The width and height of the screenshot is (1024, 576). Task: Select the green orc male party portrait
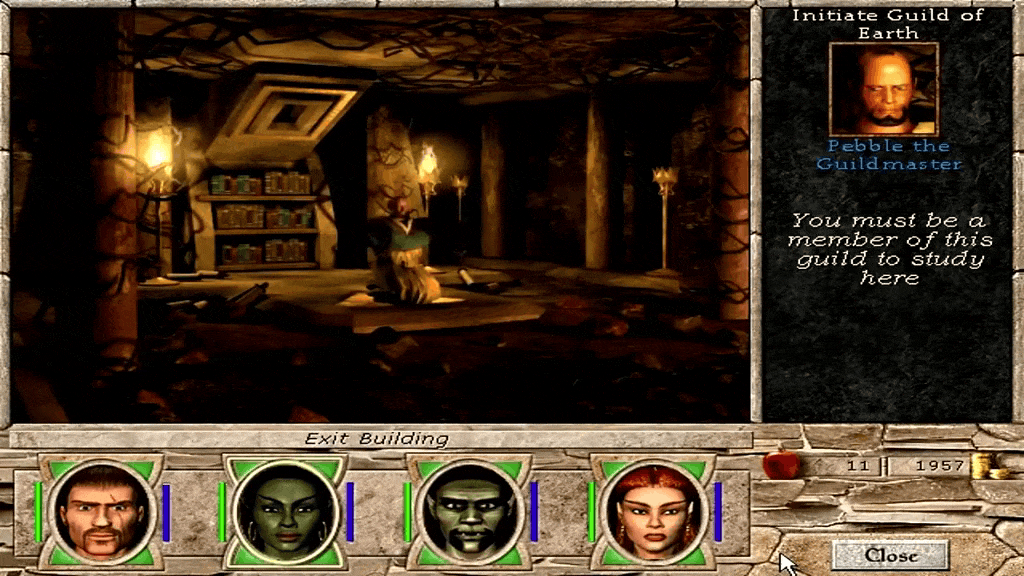pos(467,511)
